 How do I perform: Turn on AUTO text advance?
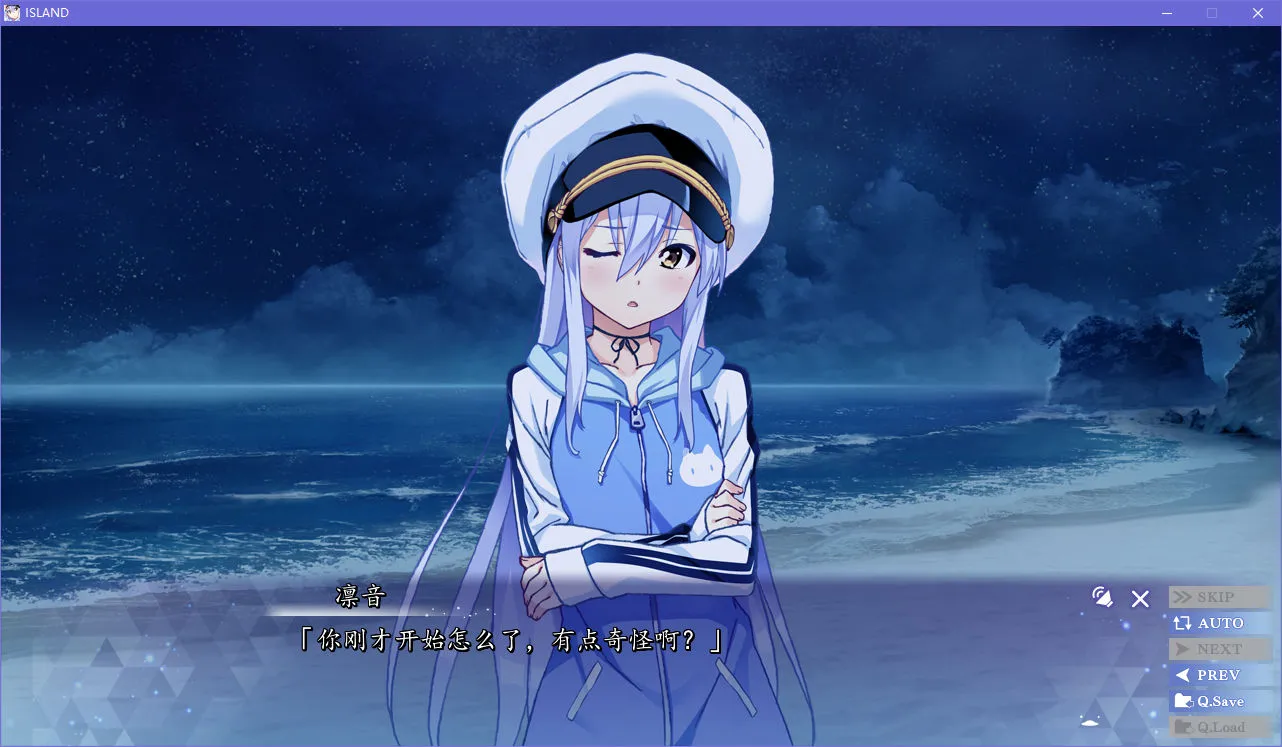point(1218,623)
